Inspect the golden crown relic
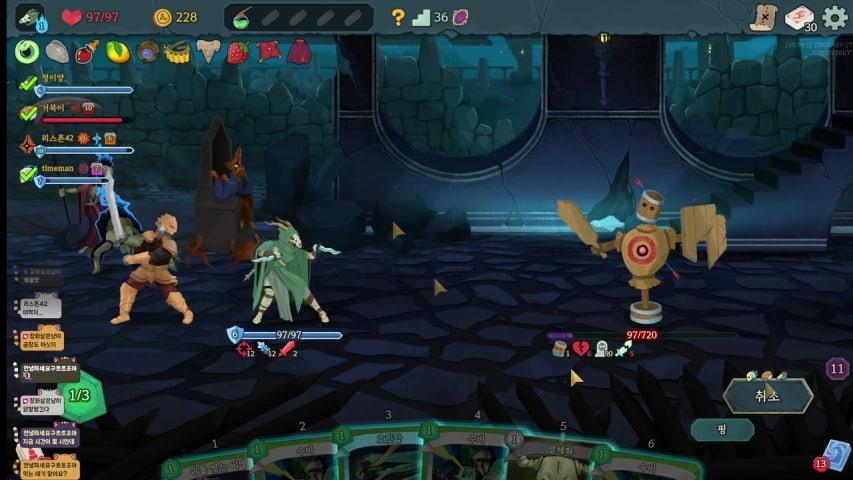The height and width of the screenshot is (480, 853). pos(178,52)
